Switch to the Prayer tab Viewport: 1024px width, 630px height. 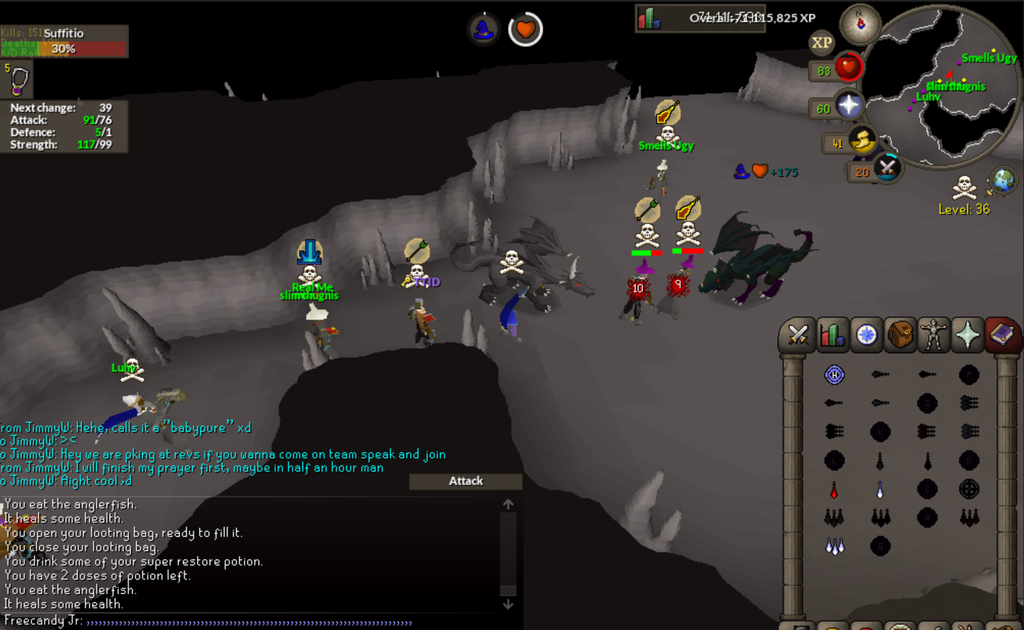(968, 335)
